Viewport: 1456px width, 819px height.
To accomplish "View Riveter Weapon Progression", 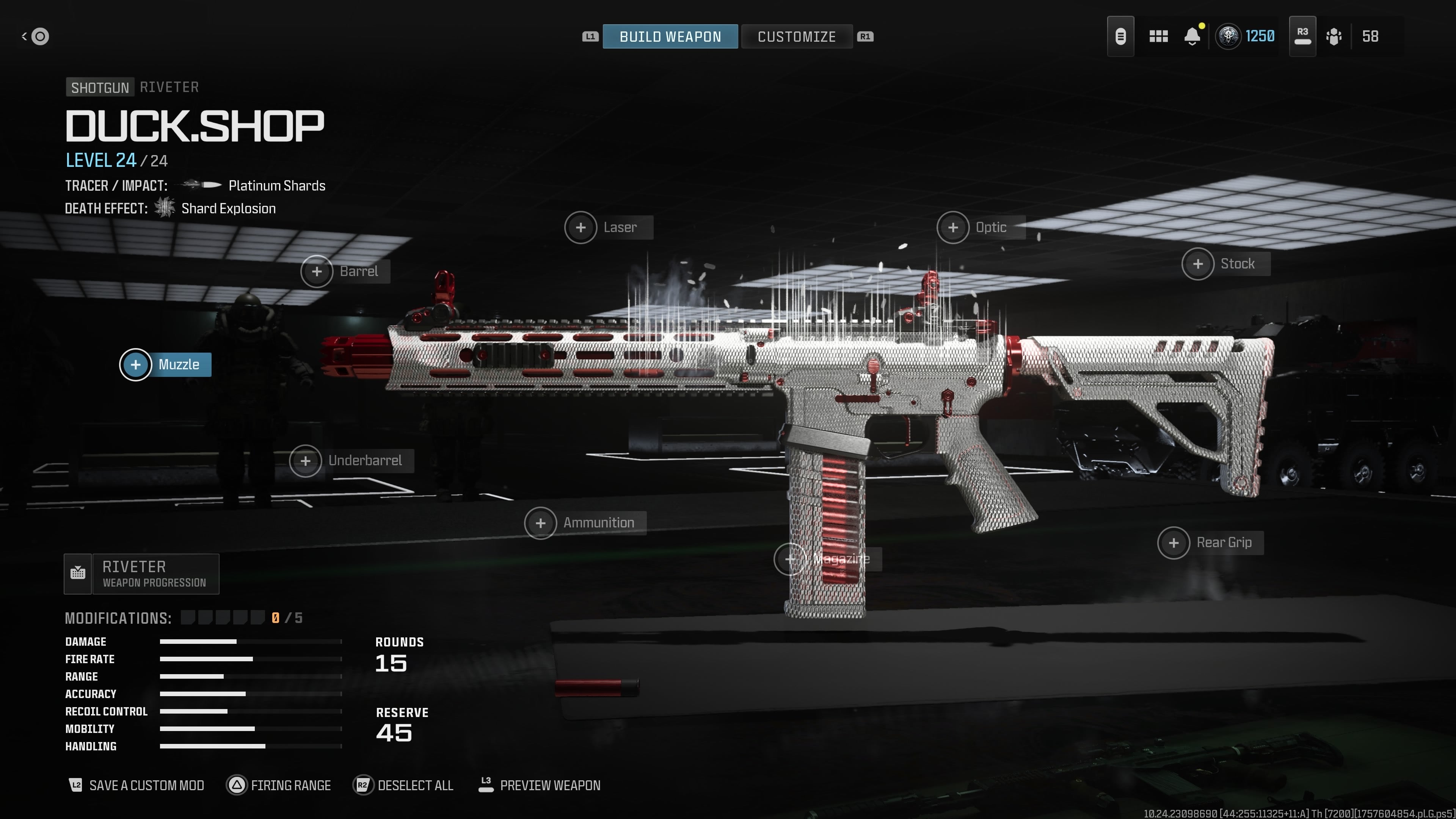I will [x=142, y=574].
